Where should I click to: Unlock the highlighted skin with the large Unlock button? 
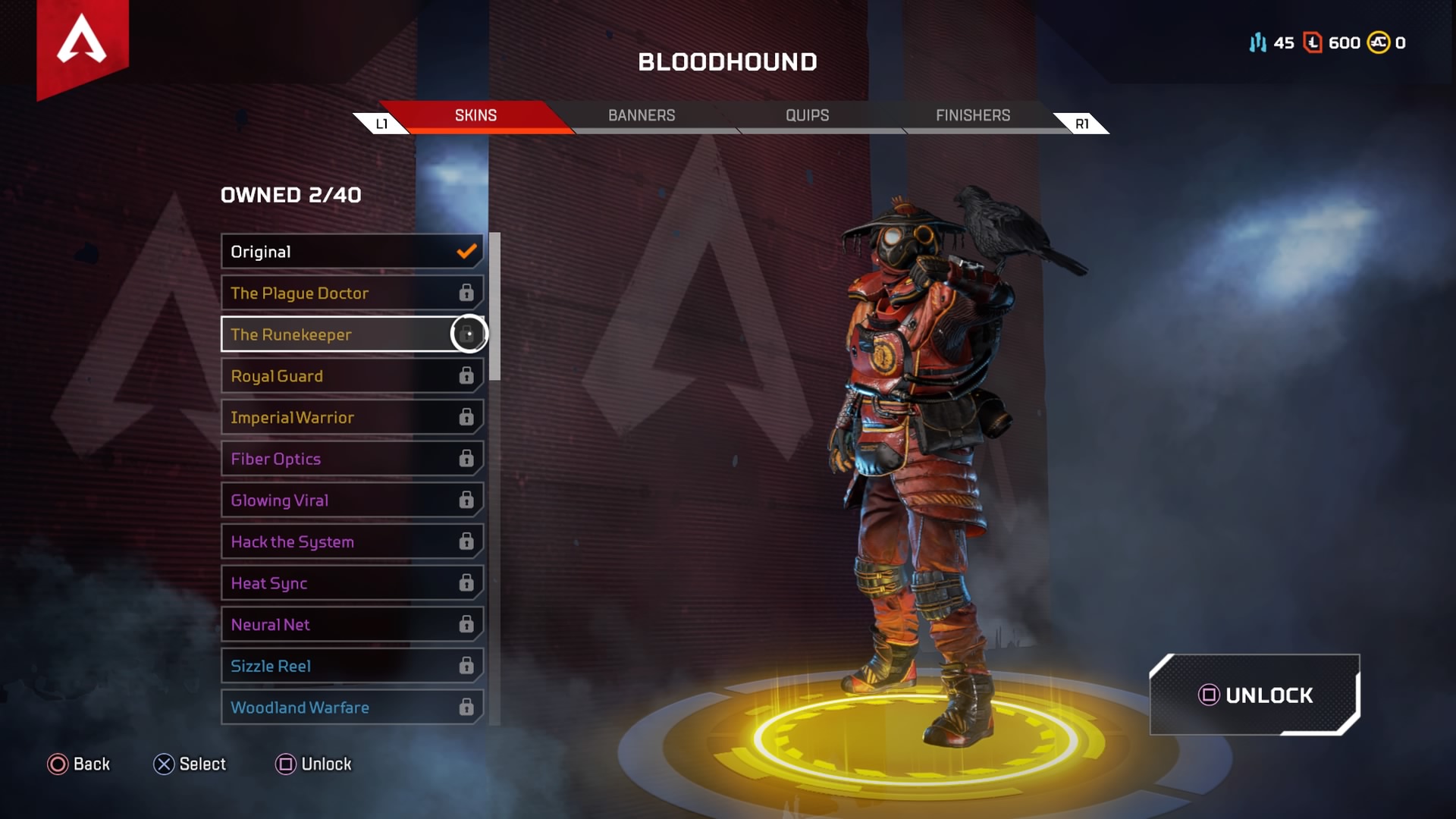pos(1255,695)
